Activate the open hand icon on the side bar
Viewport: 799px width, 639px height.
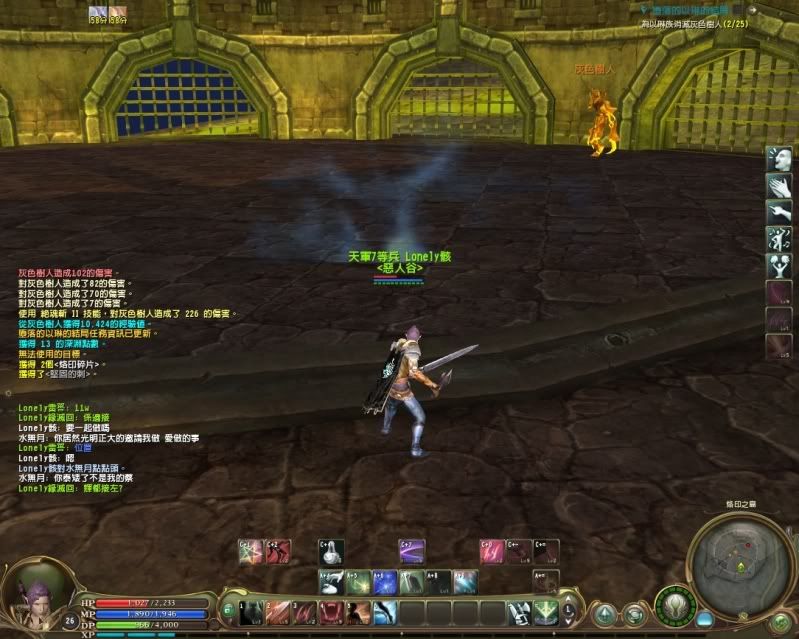tap(779, 185)
